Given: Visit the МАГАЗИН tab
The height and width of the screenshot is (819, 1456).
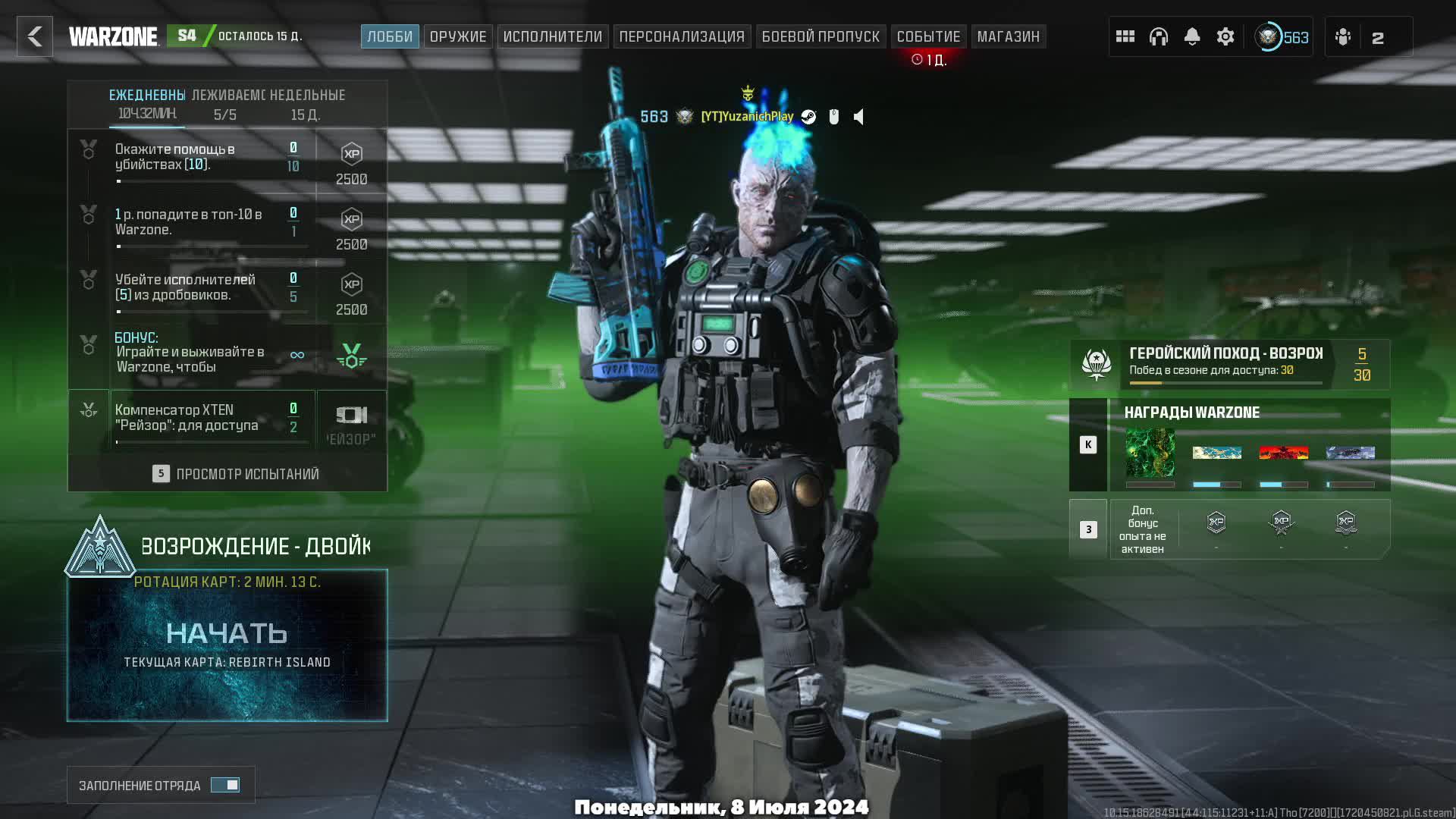Looking at the screenshot, I should tap(1008, 36).
